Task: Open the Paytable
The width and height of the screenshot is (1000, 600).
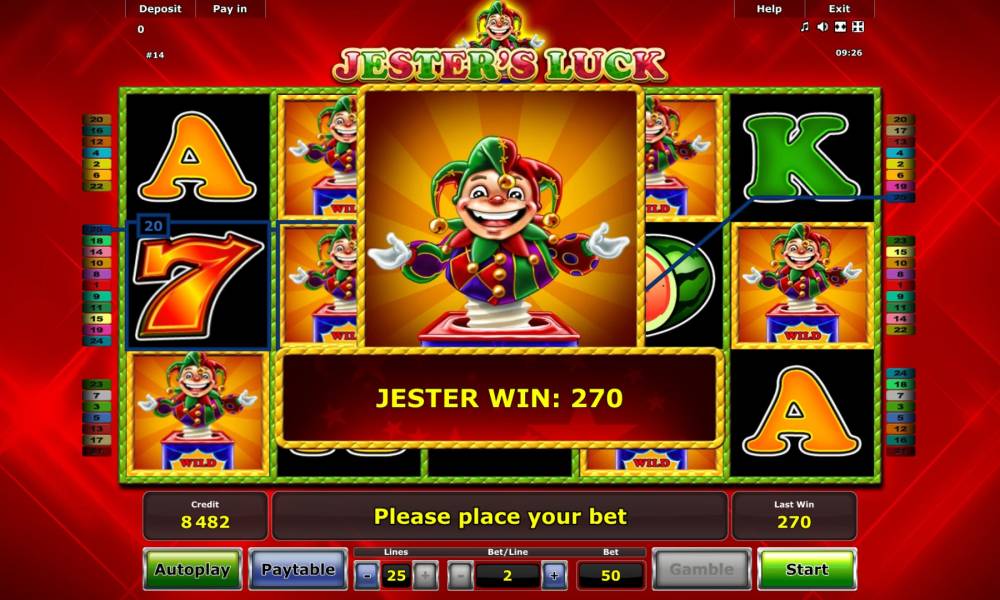Action: (298, 570)
